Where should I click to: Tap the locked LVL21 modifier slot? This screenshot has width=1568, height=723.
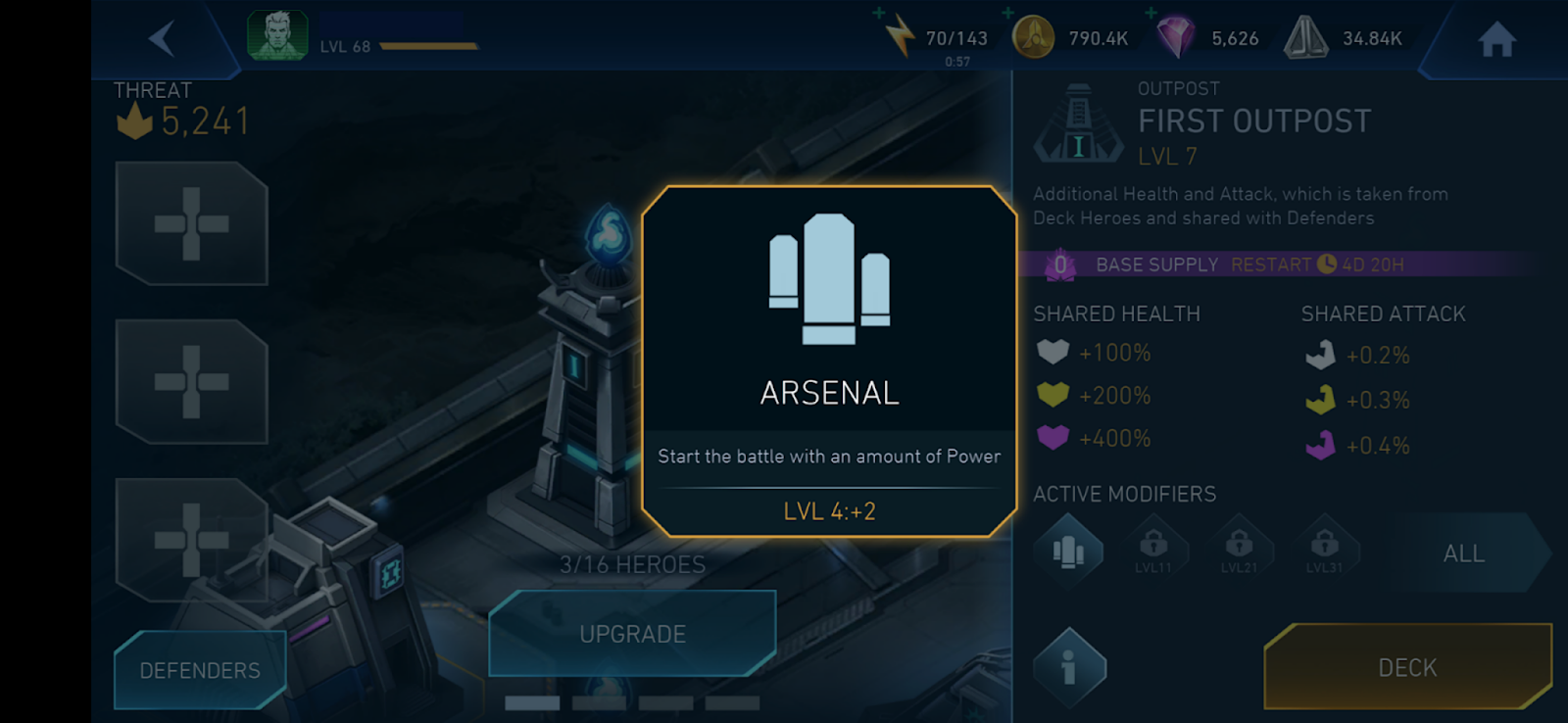click(1239, 551)
